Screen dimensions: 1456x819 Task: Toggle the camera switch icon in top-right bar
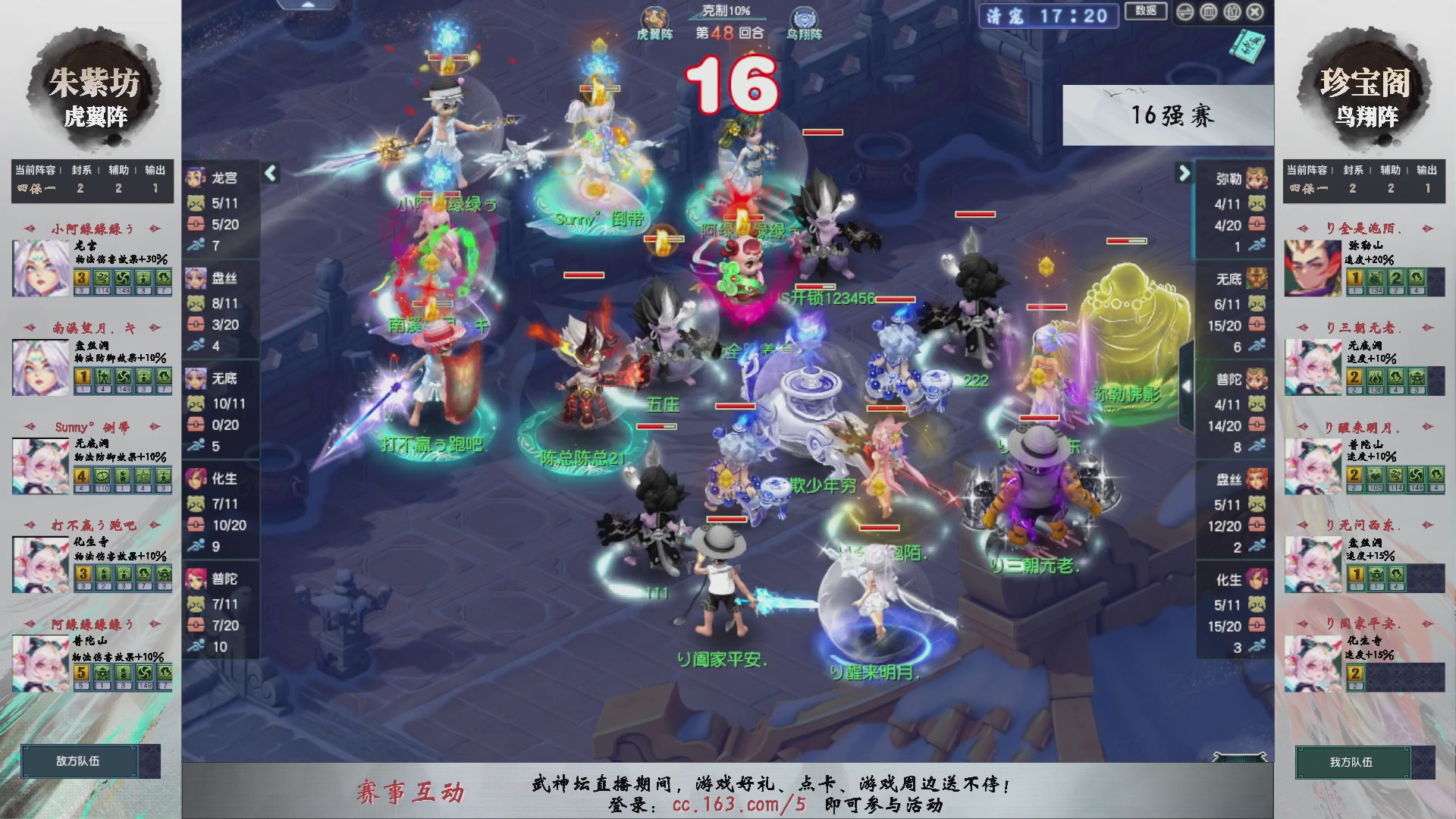[x=1185, y=12]
